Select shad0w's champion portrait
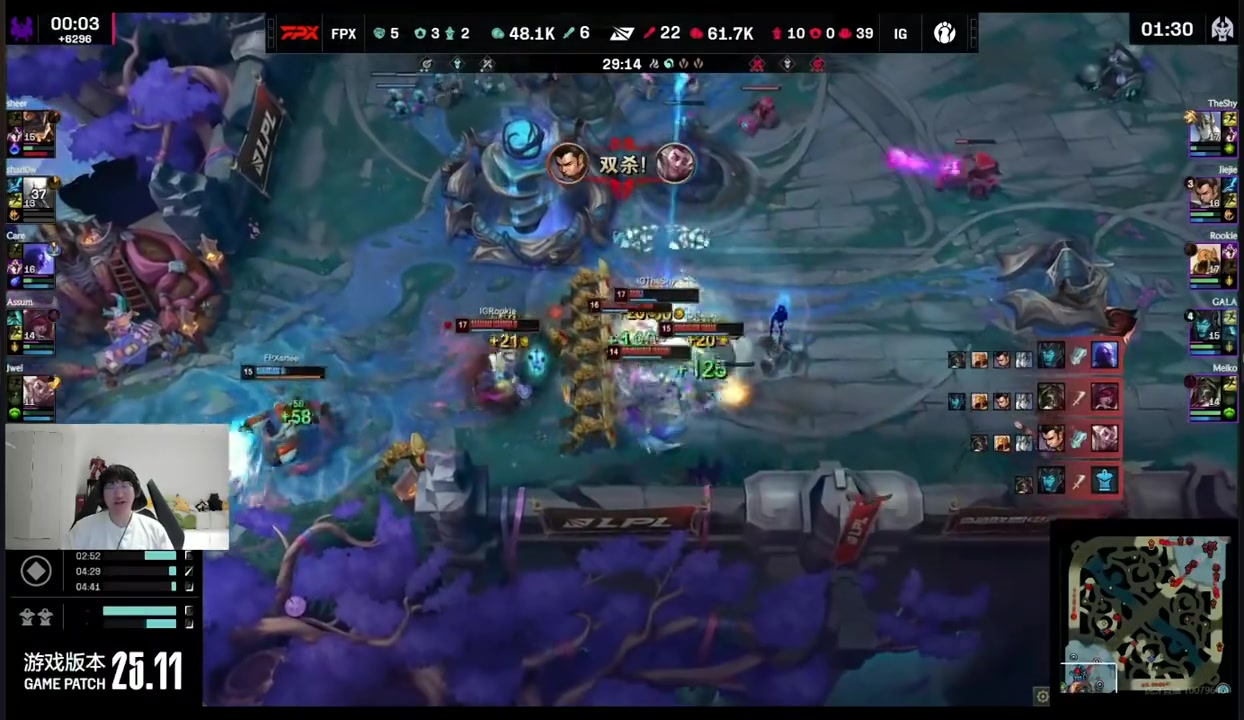The width and height of the screenshot is (1244, 720). pos(36,196)
